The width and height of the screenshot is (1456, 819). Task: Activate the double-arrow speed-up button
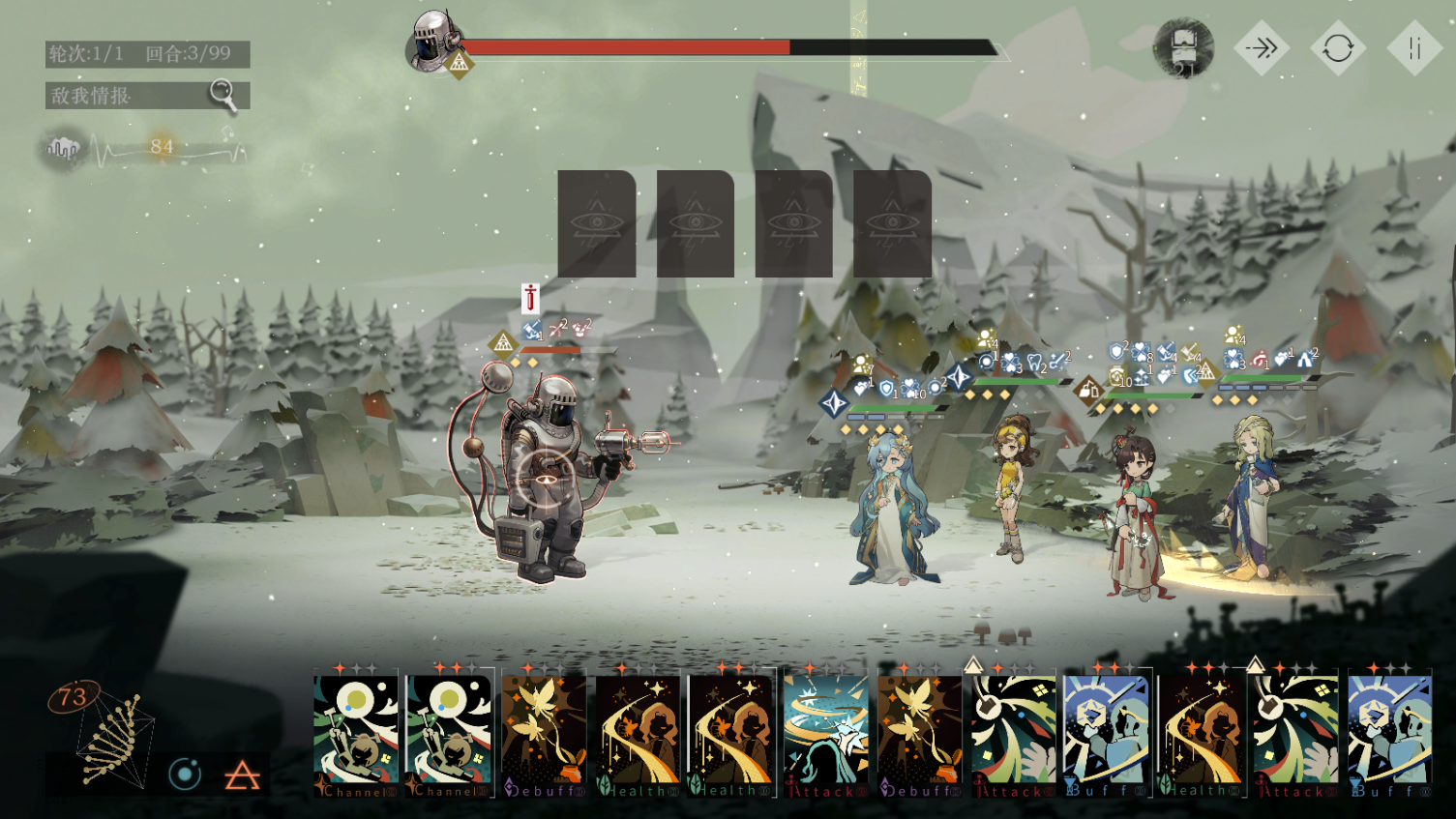(x=1262, y=48)
